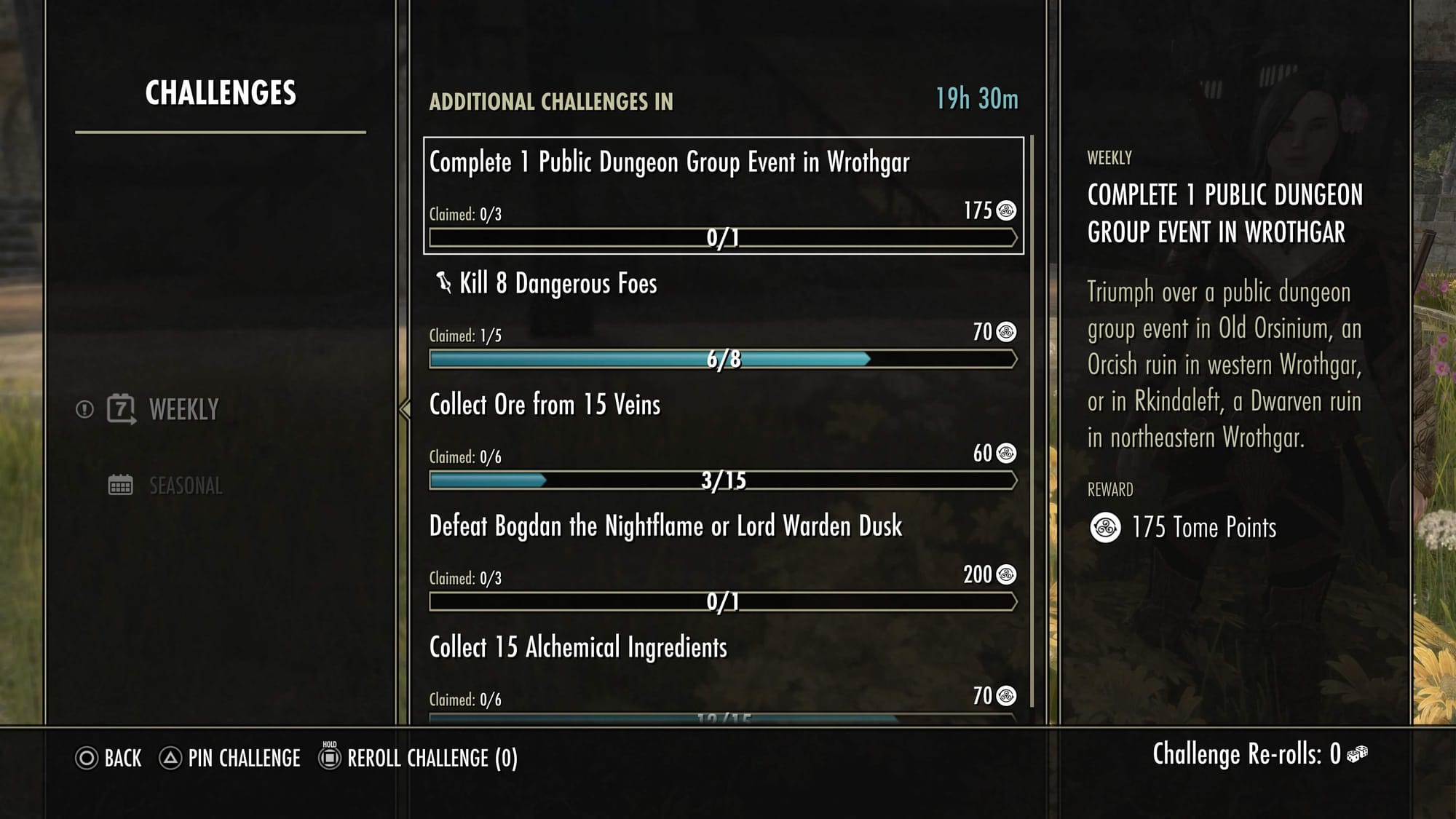Open the Seasonal challenges tab
The image size is (1456, 819).
[x=185, y=486]
